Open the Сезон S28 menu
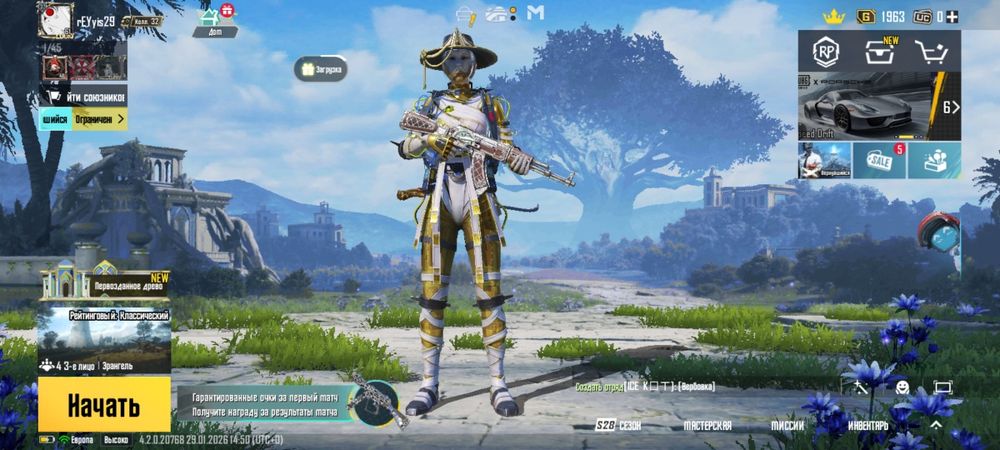The image size is (1000, 450). point(618,425)
